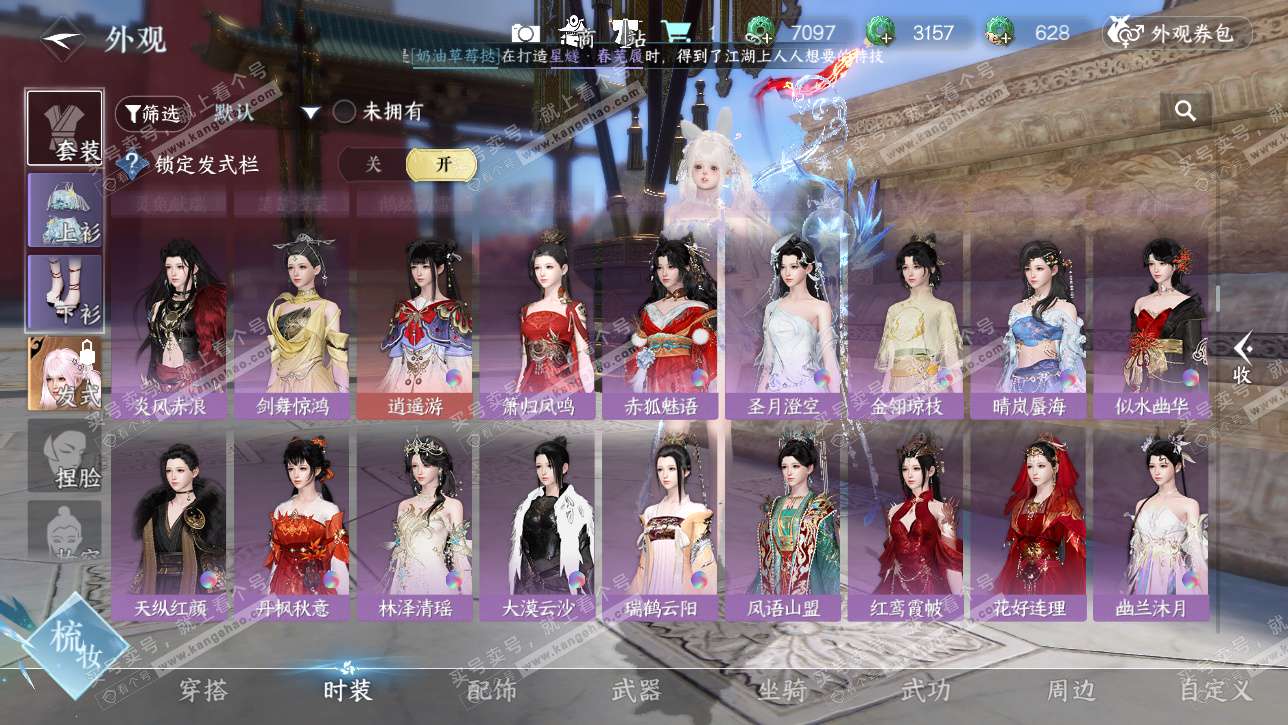Expand the 默认 sort dropdown

[x=311, y=113]
